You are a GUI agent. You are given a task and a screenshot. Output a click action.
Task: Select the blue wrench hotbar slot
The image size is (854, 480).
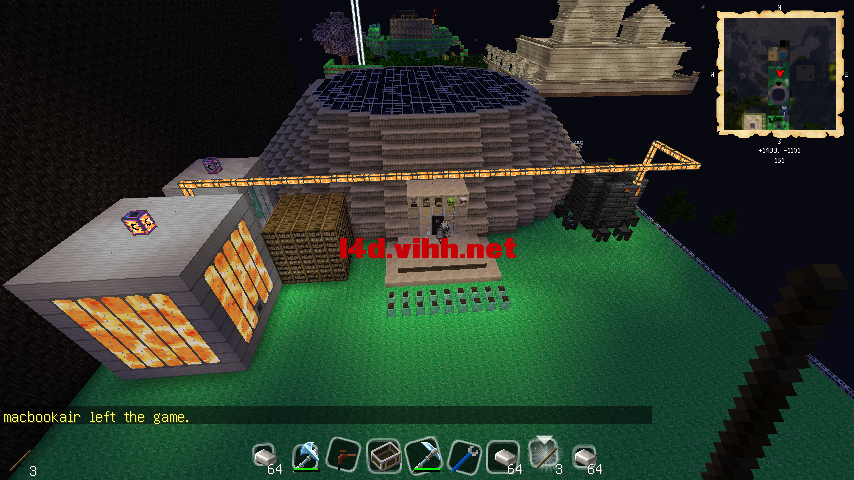pos(464,456)
